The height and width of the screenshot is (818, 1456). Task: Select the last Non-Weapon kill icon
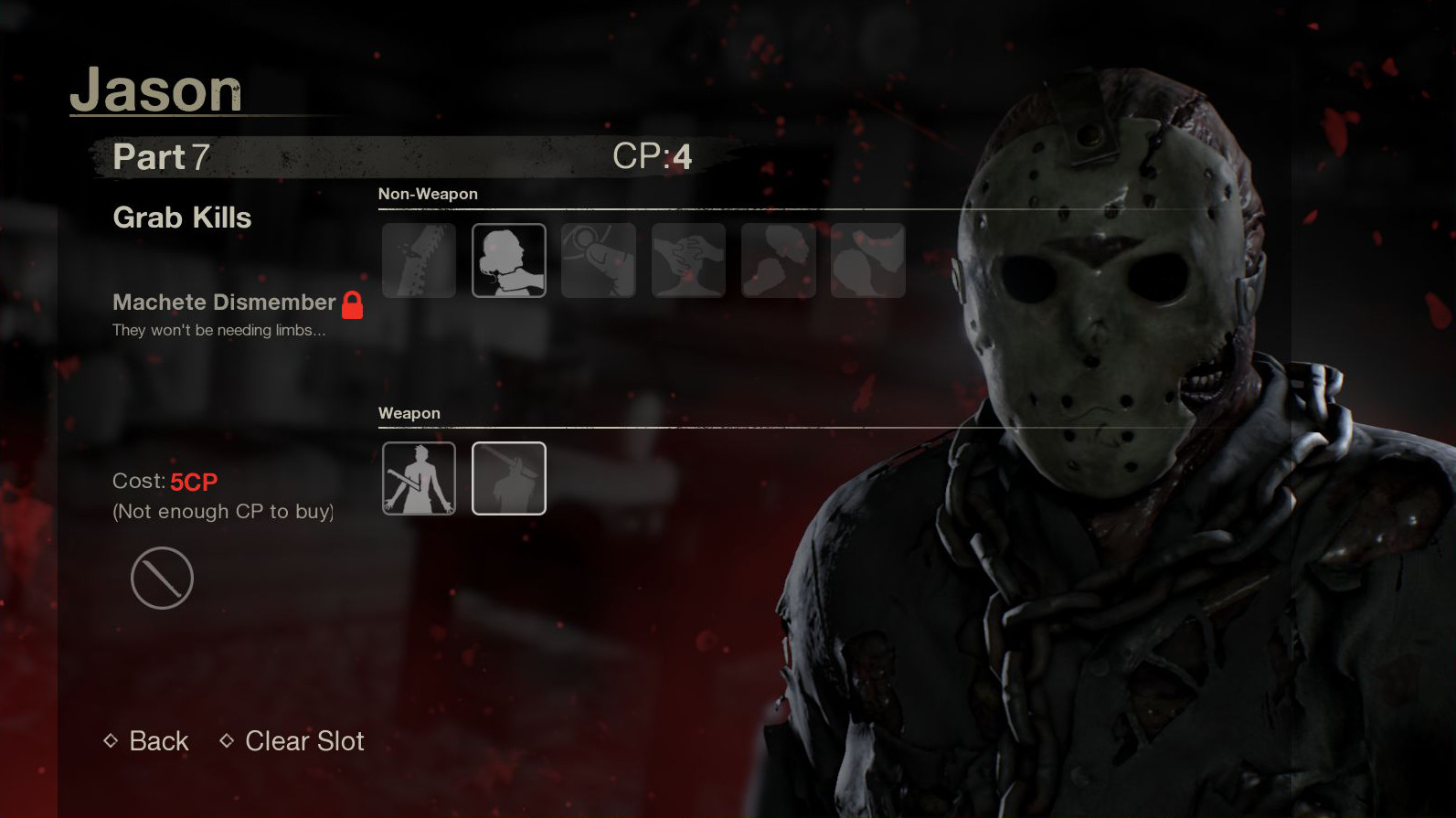[x=867, y=260]
